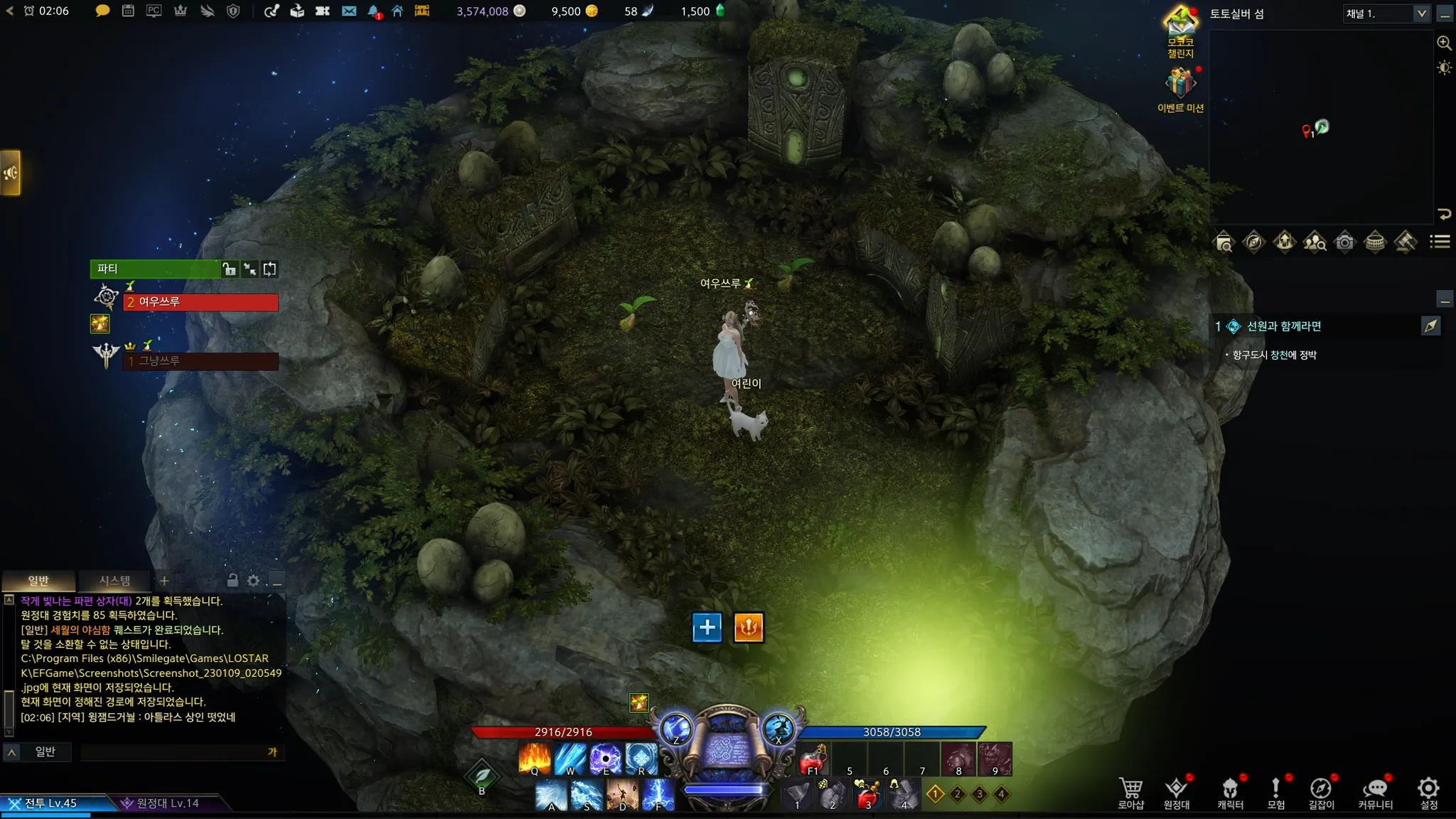Image resolution: width=1456 pixels, height=819 pixels.
Task: Select party member 여우쓰루
Action: coord(201,302)
